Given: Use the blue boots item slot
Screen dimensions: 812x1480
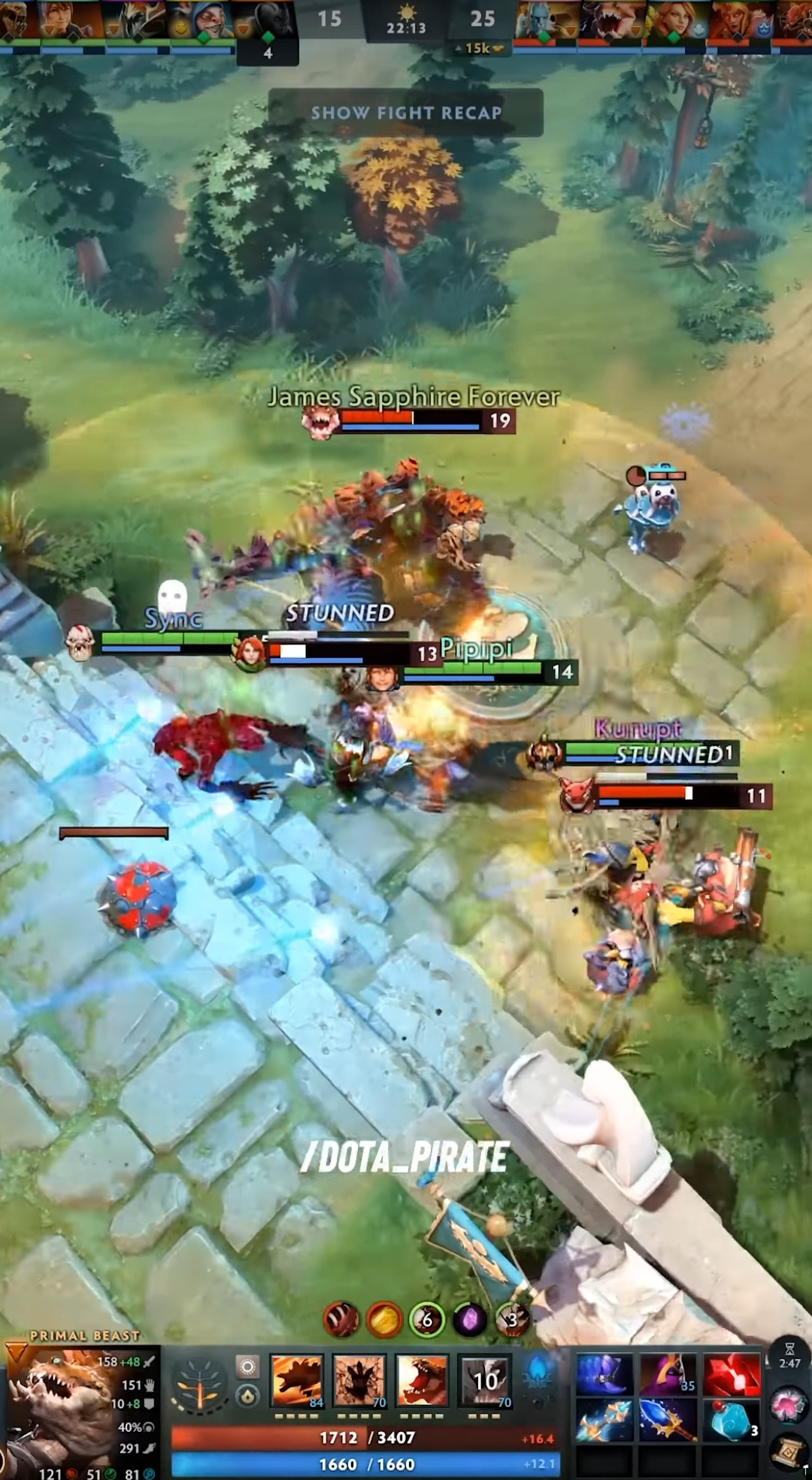Looking at the screenshot, I should [x=604, y=1374].
